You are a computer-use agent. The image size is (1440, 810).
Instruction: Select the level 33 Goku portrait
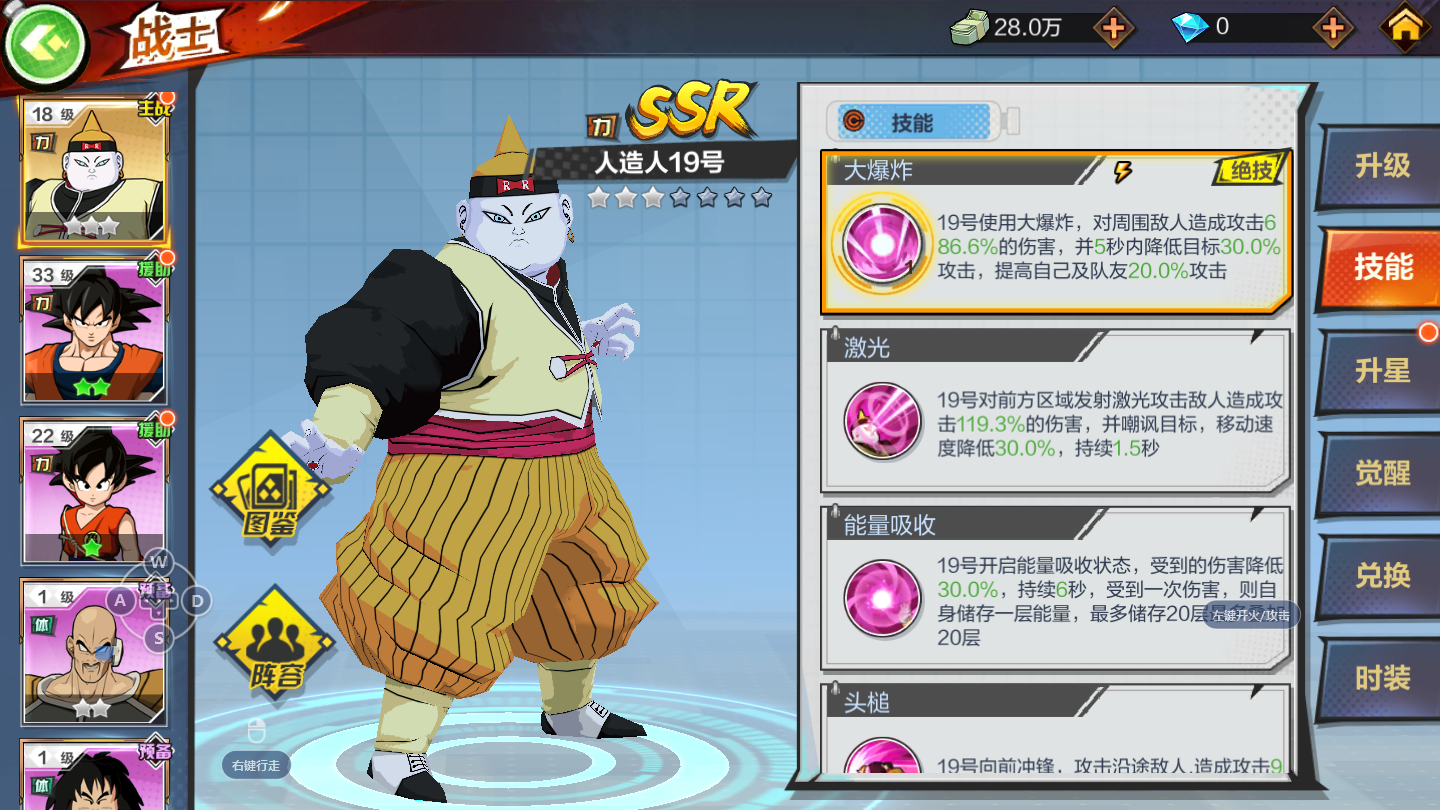point(93,331)
